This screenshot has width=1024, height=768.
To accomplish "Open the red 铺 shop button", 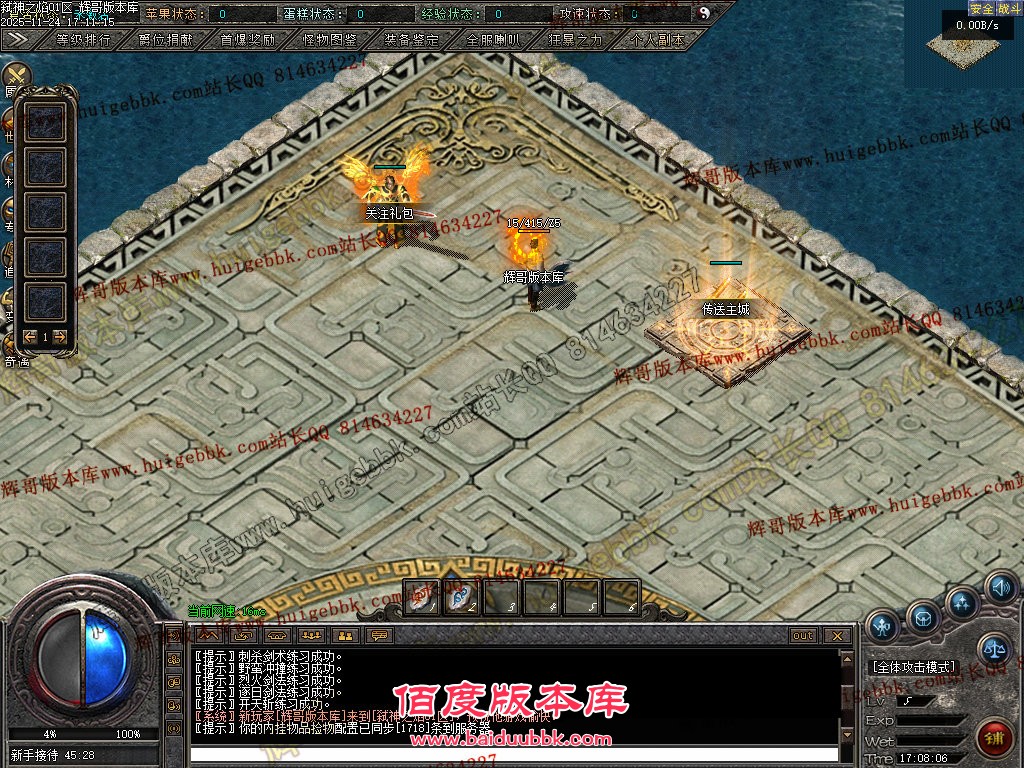I will [994, 737].
